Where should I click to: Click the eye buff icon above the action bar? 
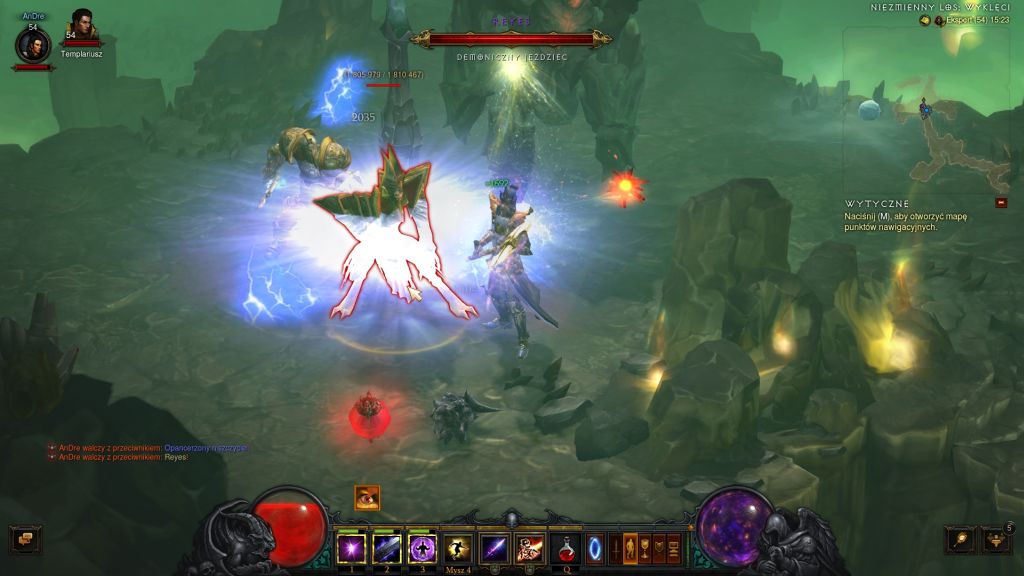tap(367, 497)
